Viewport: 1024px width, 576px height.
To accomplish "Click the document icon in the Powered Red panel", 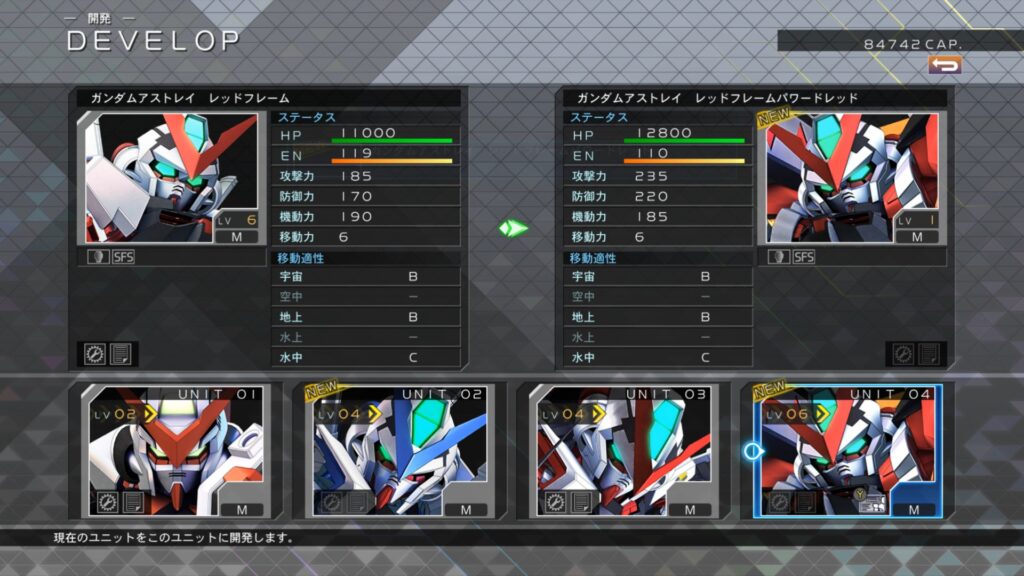I will pyautogui.click(x=929, y=354).
